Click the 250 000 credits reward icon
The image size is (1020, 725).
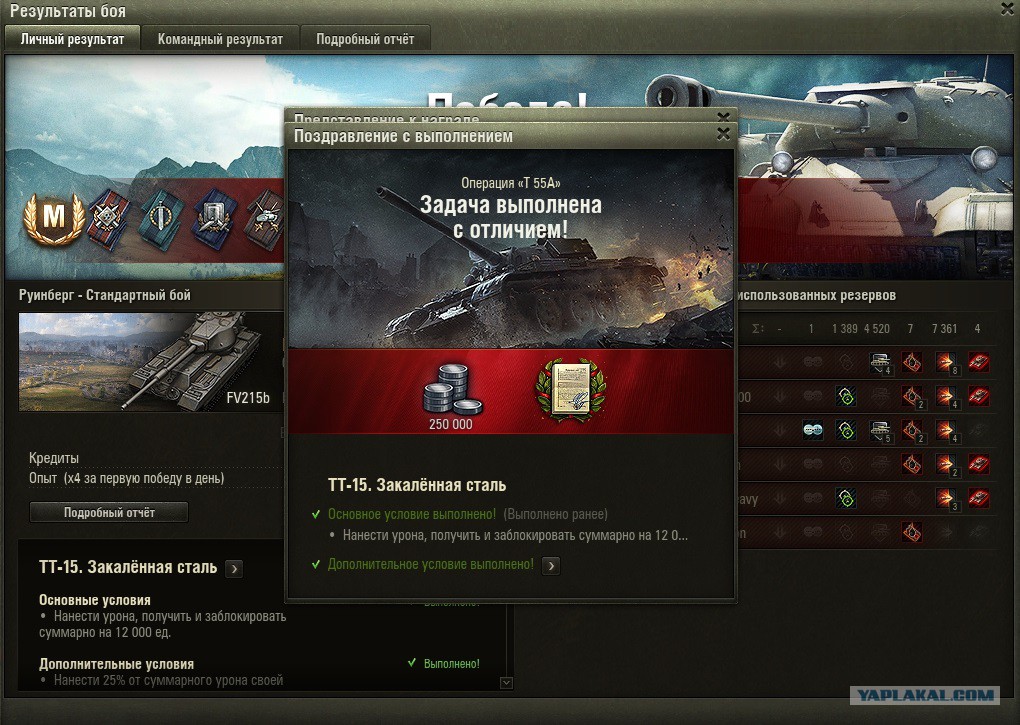pyautogui.click(x=449, y=388)
